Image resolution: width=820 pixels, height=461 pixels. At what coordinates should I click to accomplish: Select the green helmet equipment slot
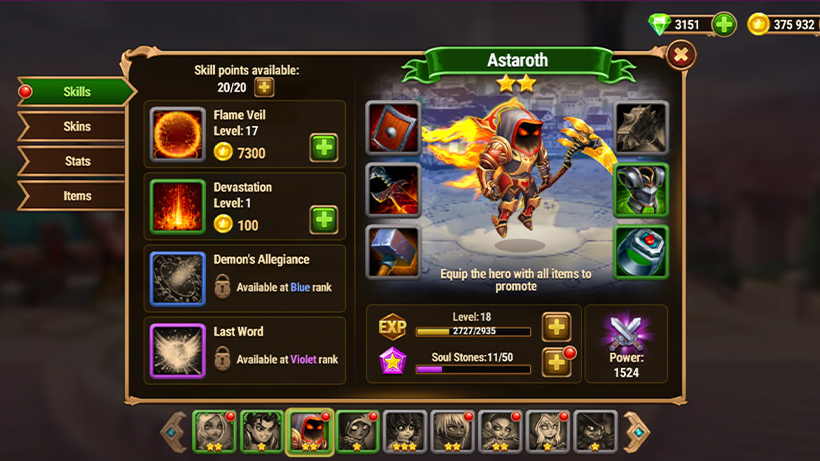641,189
